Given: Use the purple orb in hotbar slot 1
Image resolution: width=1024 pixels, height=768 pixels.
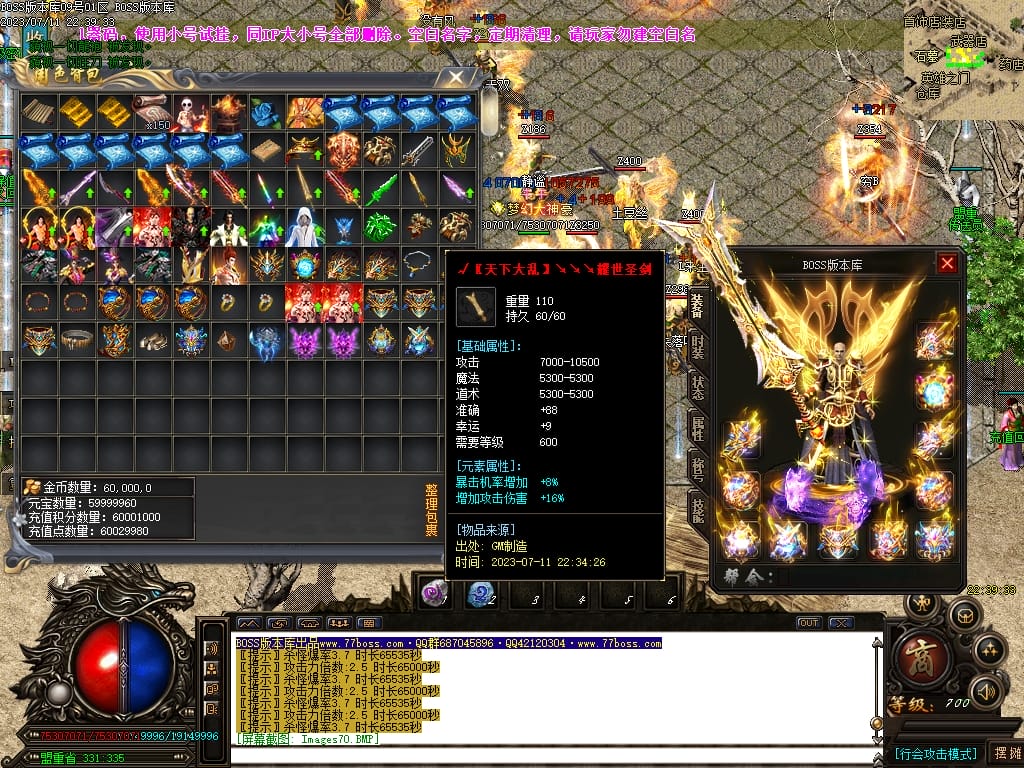Looking at the screenshot, I should point(433,594).
